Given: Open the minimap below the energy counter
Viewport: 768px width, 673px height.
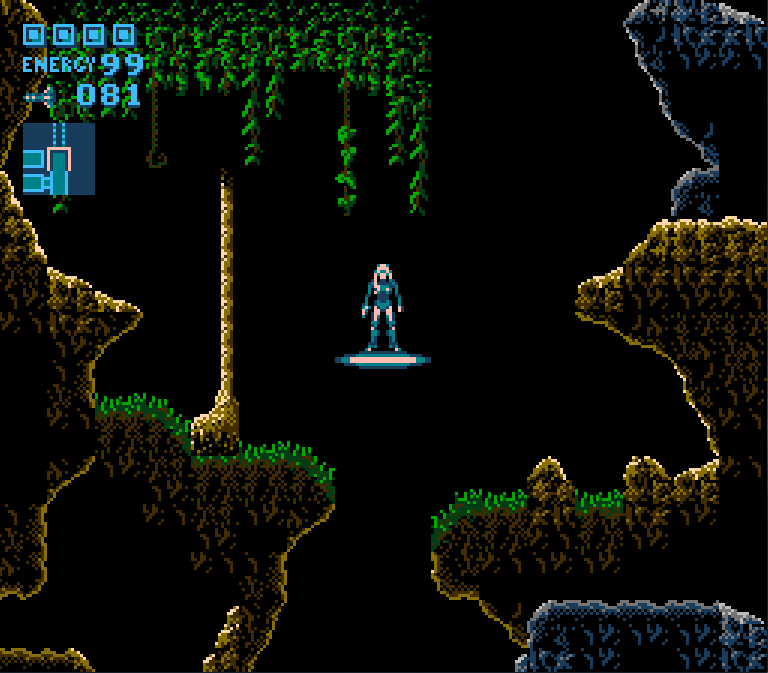Looking at the screenshot, I should click(x=59, y=159).
